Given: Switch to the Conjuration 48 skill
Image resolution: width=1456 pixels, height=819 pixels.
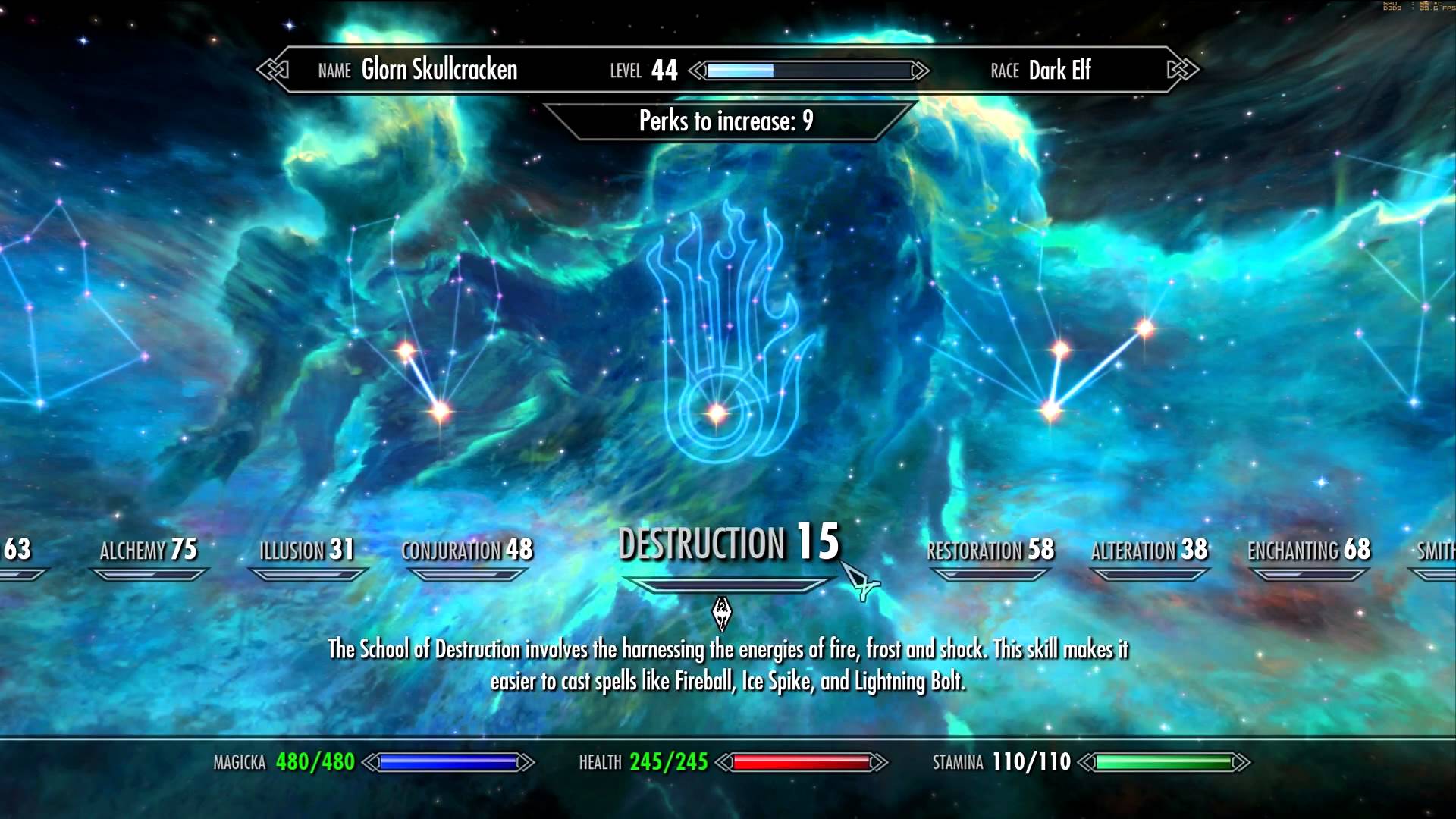Looking at the screenshot, I should [x=467, y=551].
